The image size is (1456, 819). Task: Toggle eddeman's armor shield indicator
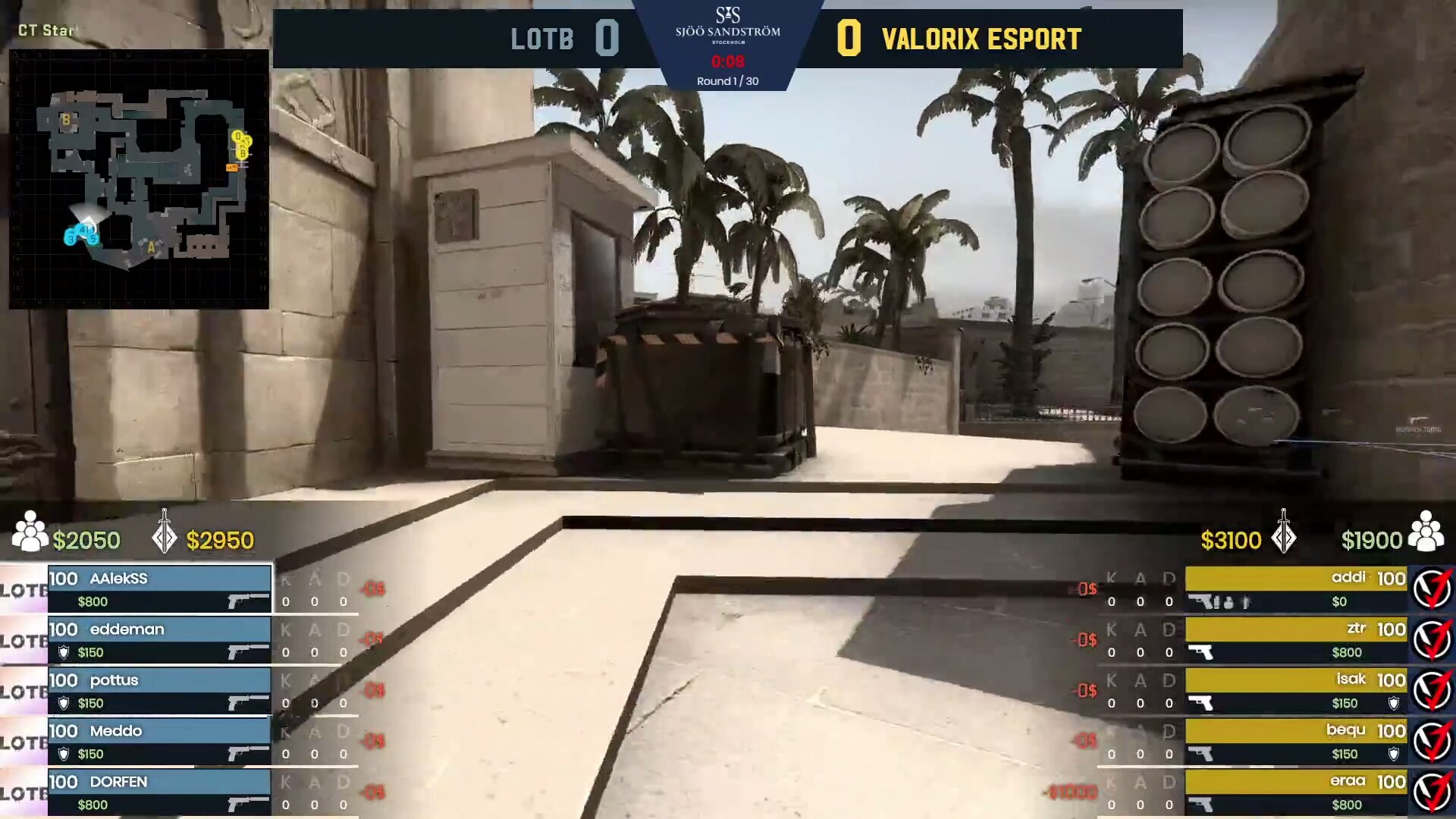pos(63,652)
